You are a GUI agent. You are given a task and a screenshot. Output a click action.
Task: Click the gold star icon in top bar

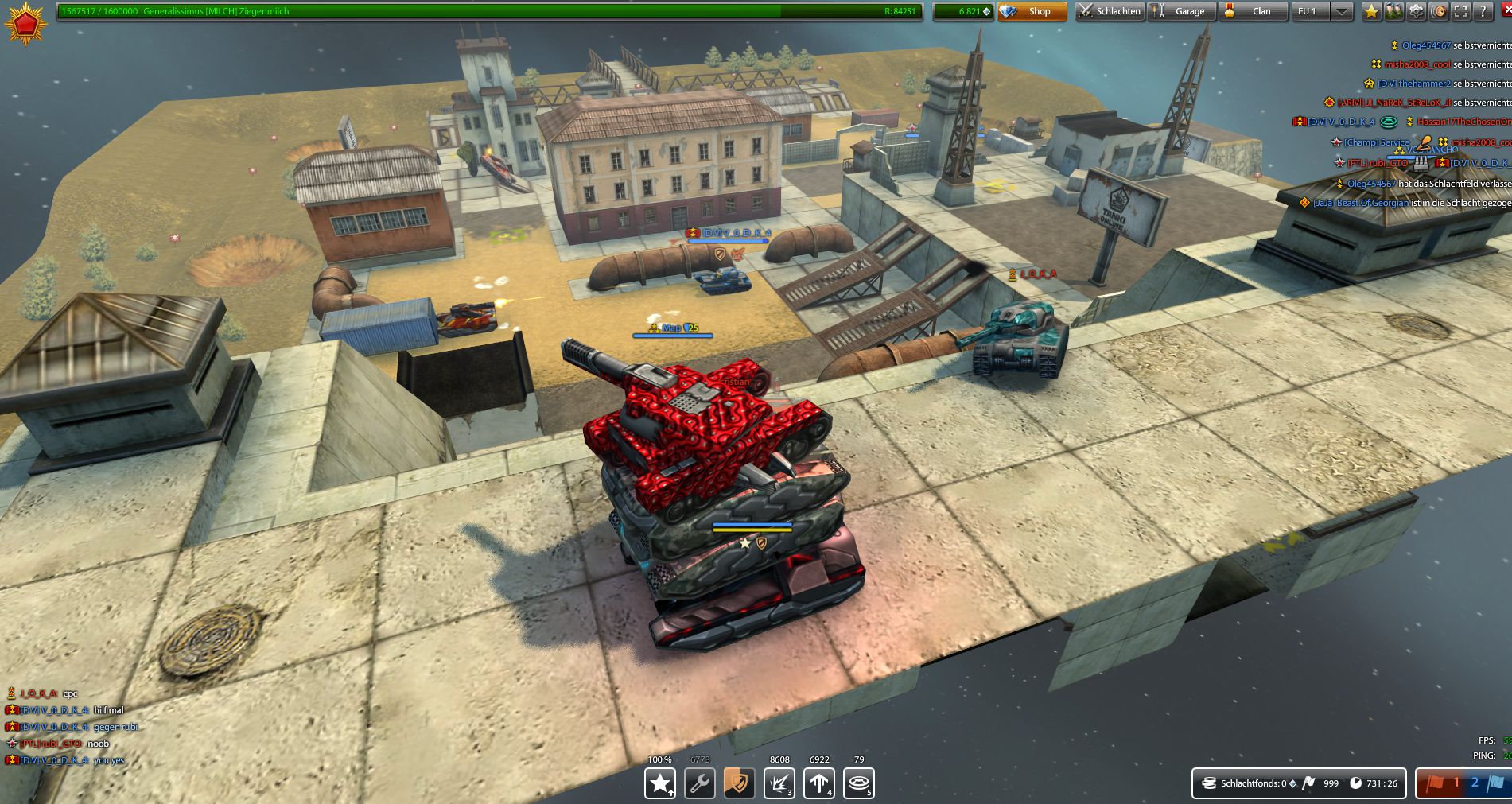pyautogui.click(x=1371, y=11)
